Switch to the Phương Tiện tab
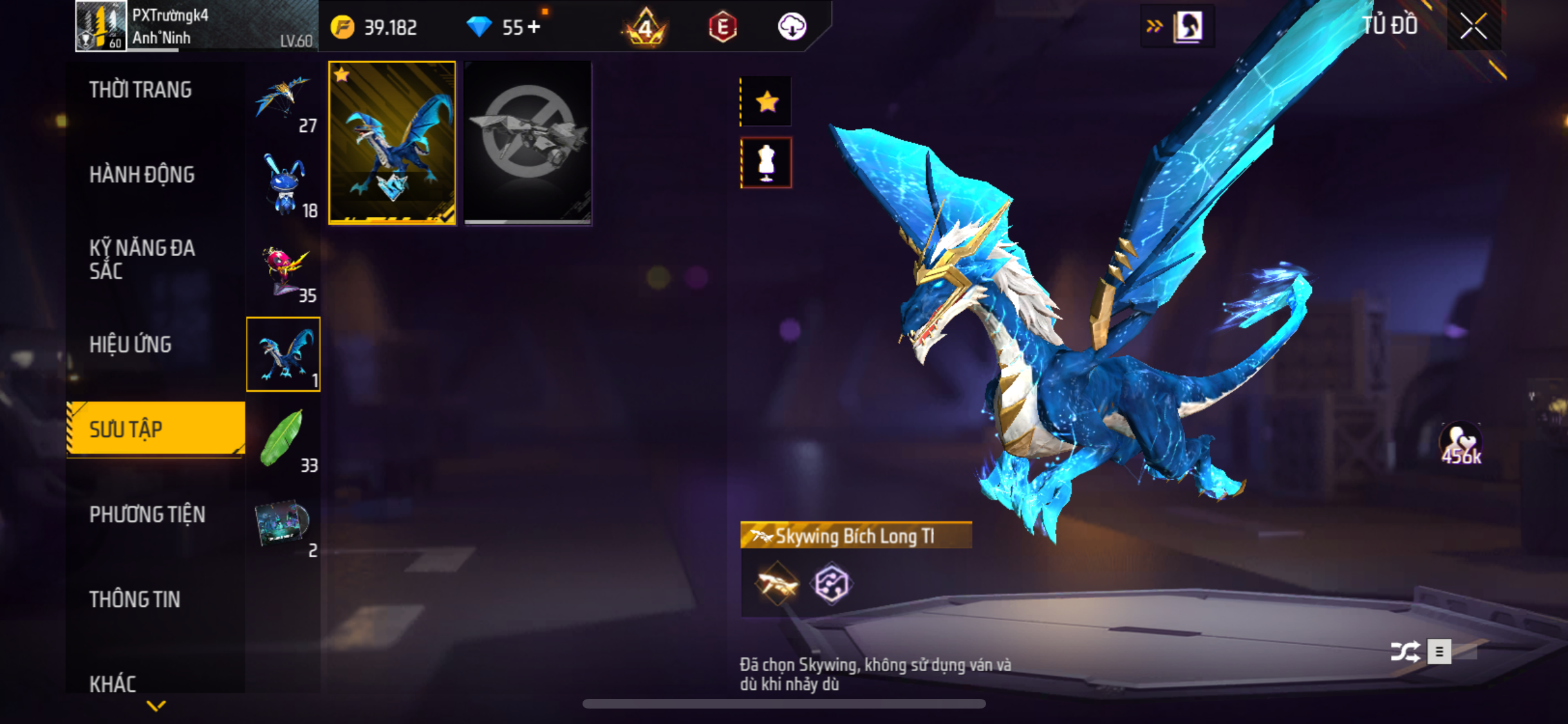This screenshot has width=1568, height=724. click(x=147, y=515)
